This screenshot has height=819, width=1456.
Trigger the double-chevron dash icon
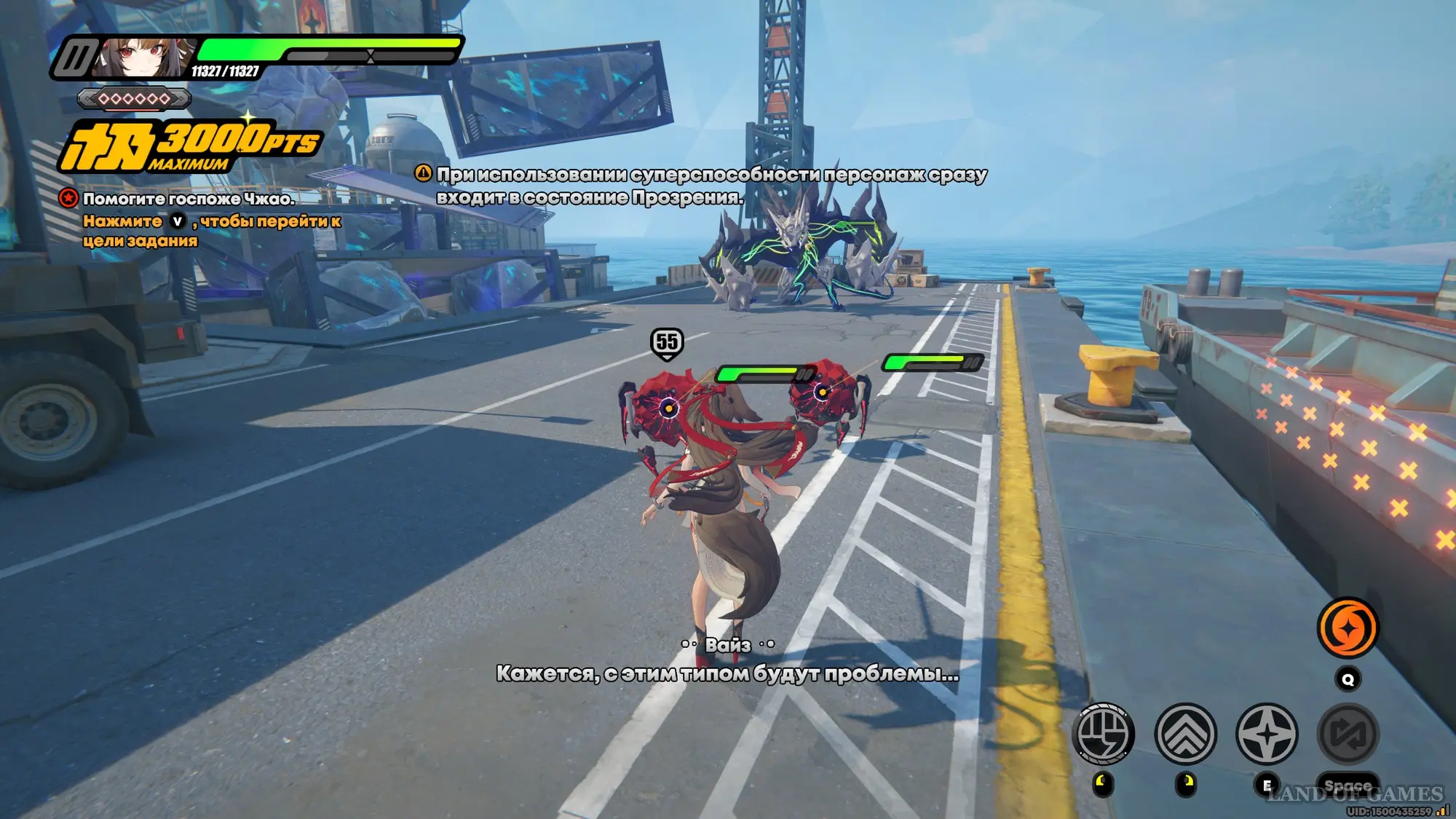click(x=1186, y=734)
